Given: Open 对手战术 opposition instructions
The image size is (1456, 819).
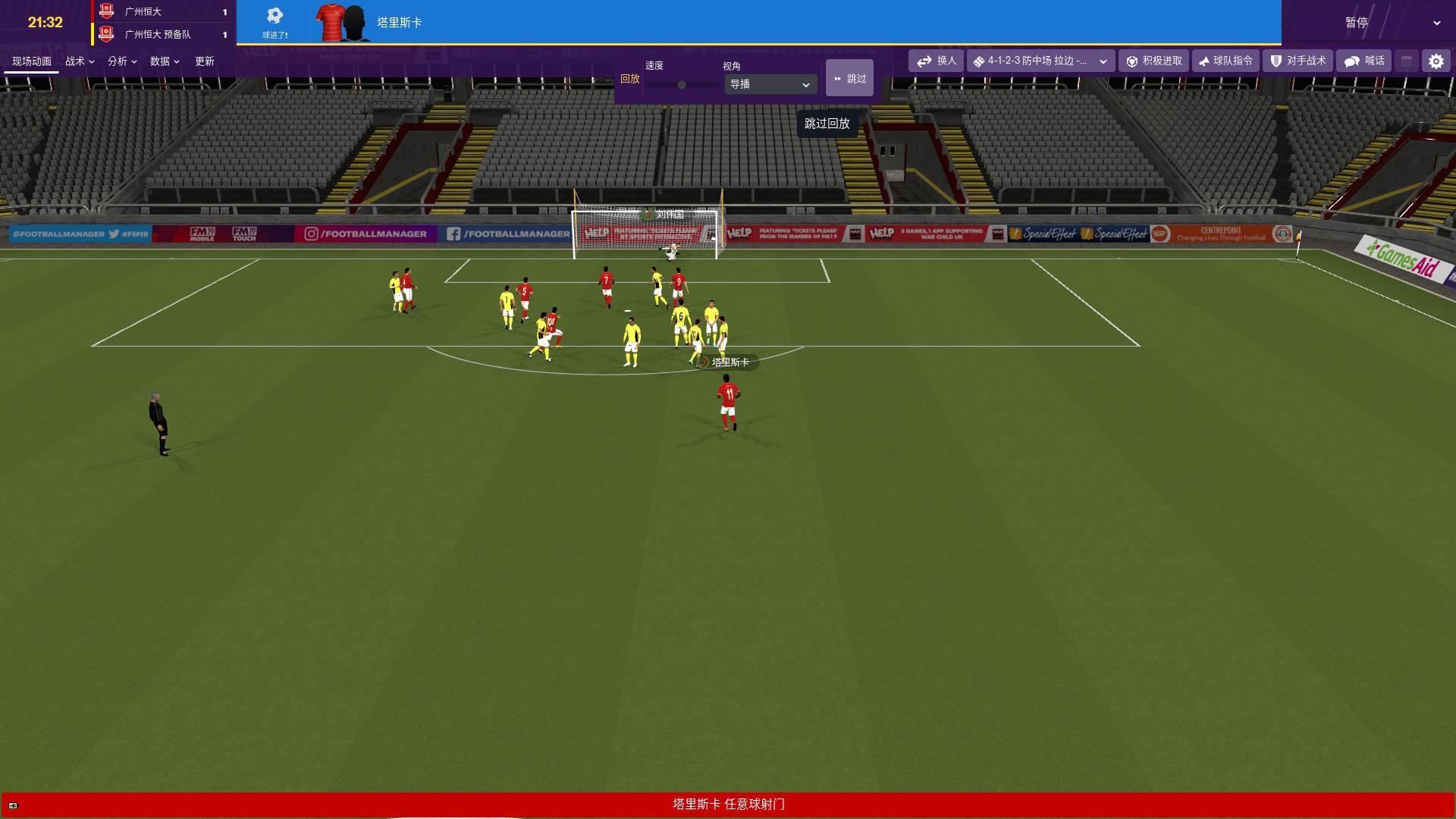Looking at the screenshot, I should click(x=1298, y=61).
